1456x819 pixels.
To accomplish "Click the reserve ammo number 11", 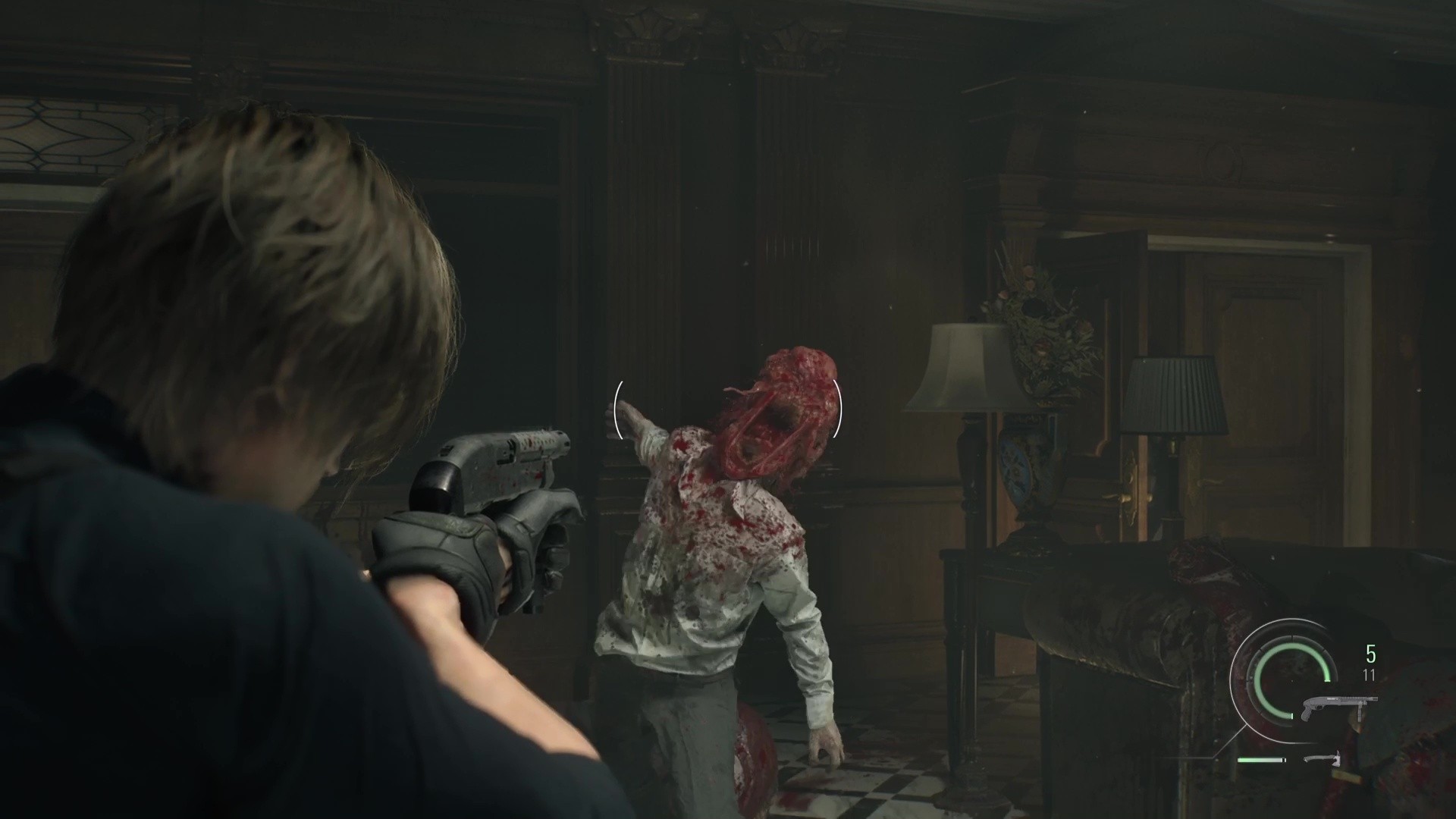I will (1369, 673).
